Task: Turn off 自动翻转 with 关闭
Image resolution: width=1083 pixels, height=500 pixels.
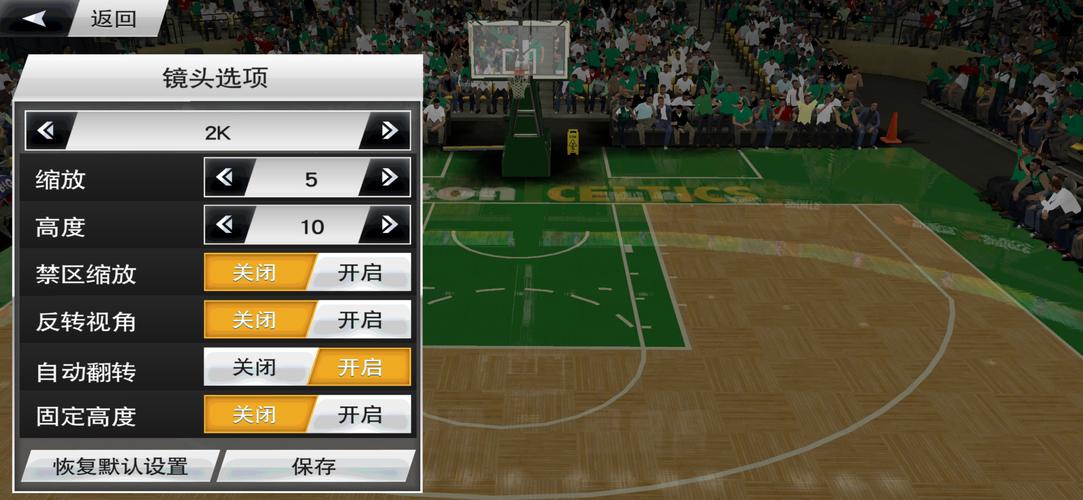Action: tap(255, 367)
